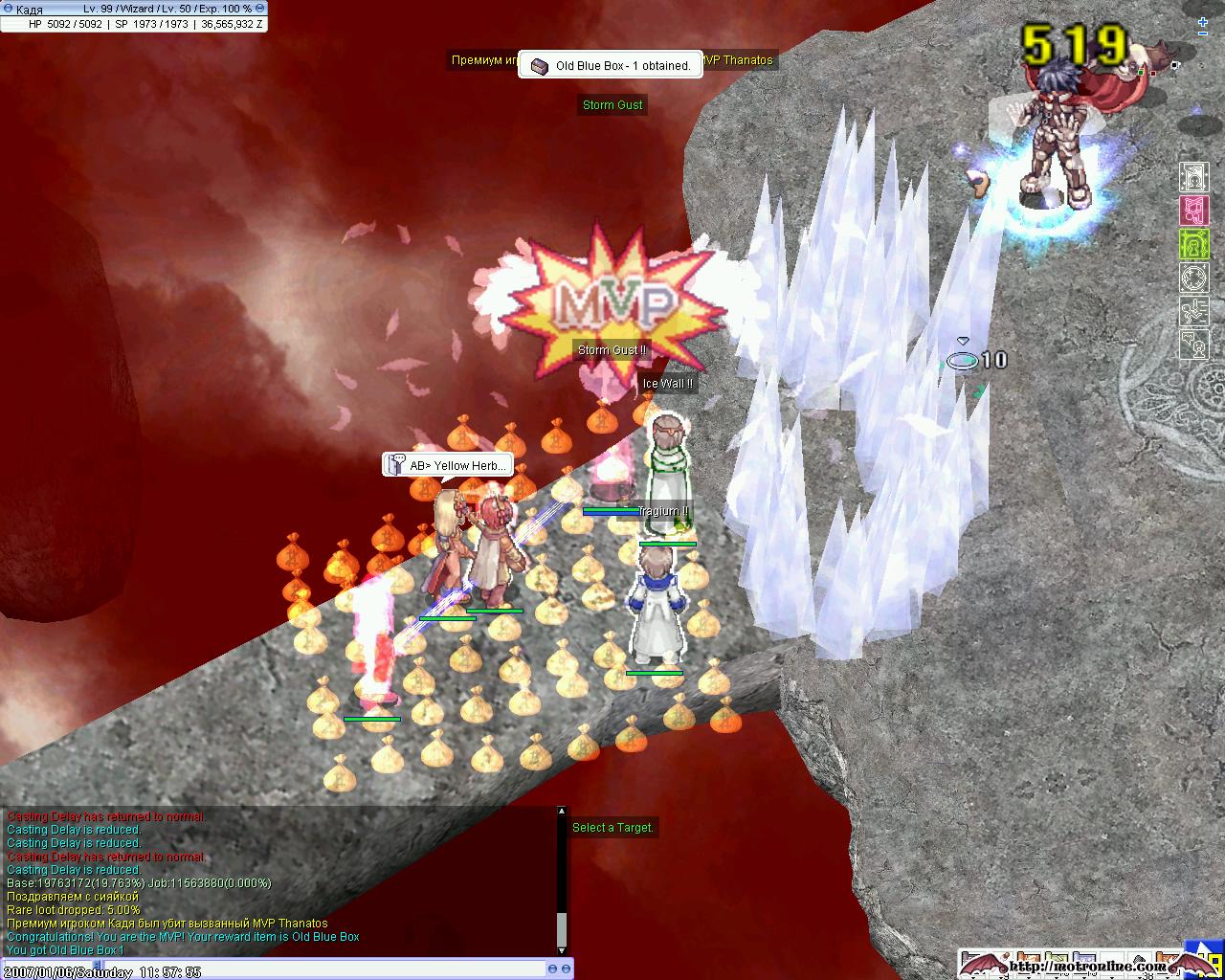The height and width of the screenshot is (980, 1225).
Task: Click the pink status buff icon
Action: tap(1193, 211)
